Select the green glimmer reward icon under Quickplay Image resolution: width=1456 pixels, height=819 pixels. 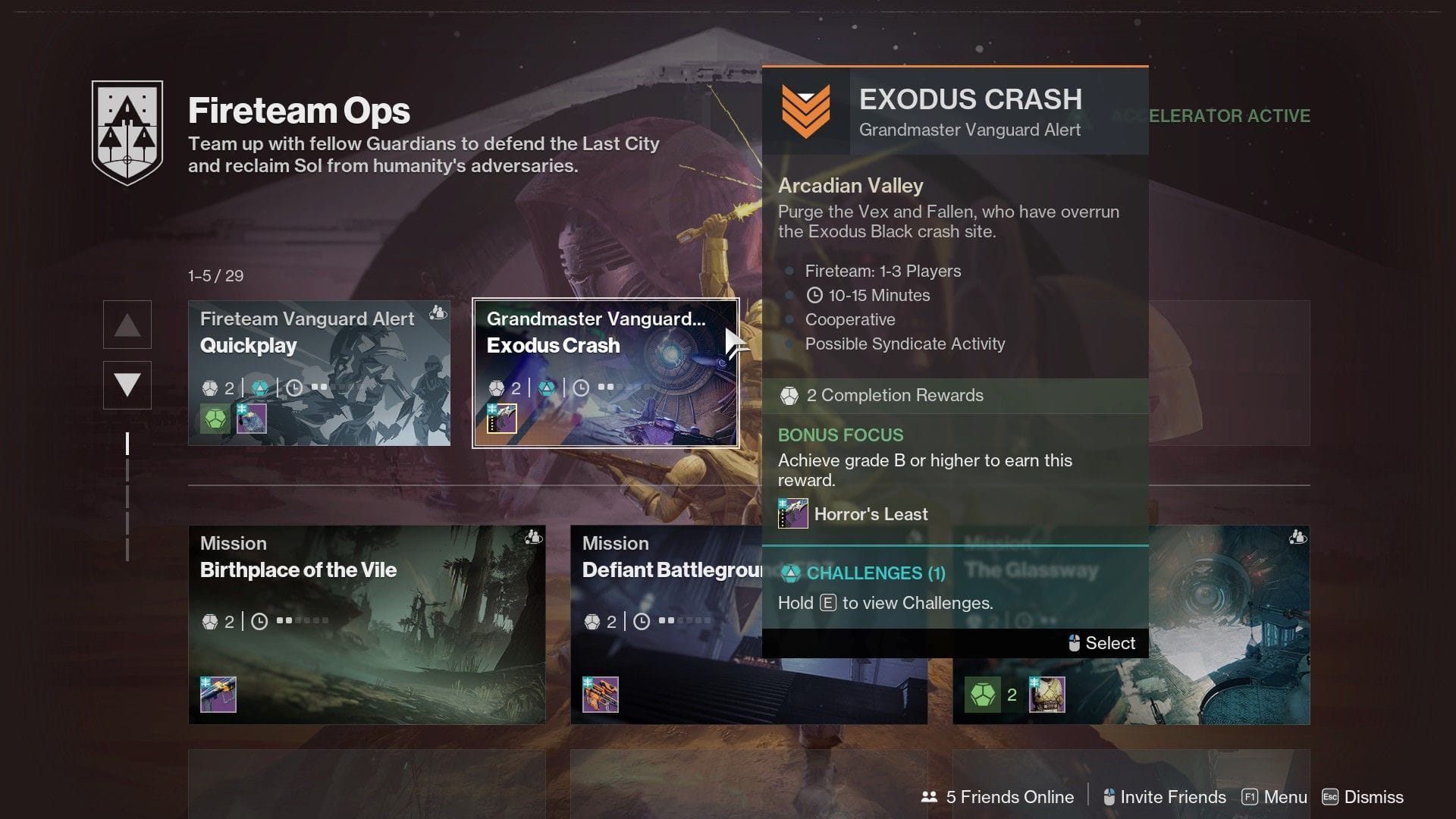click(216, 419)
